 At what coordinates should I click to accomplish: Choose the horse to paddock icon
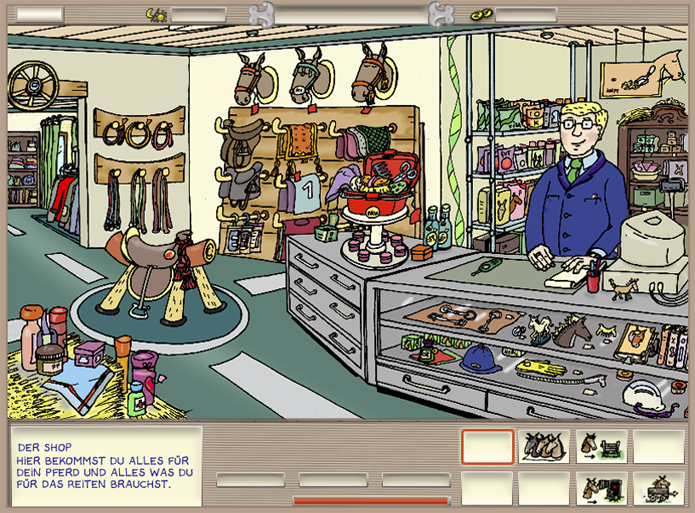coord(602,446)
